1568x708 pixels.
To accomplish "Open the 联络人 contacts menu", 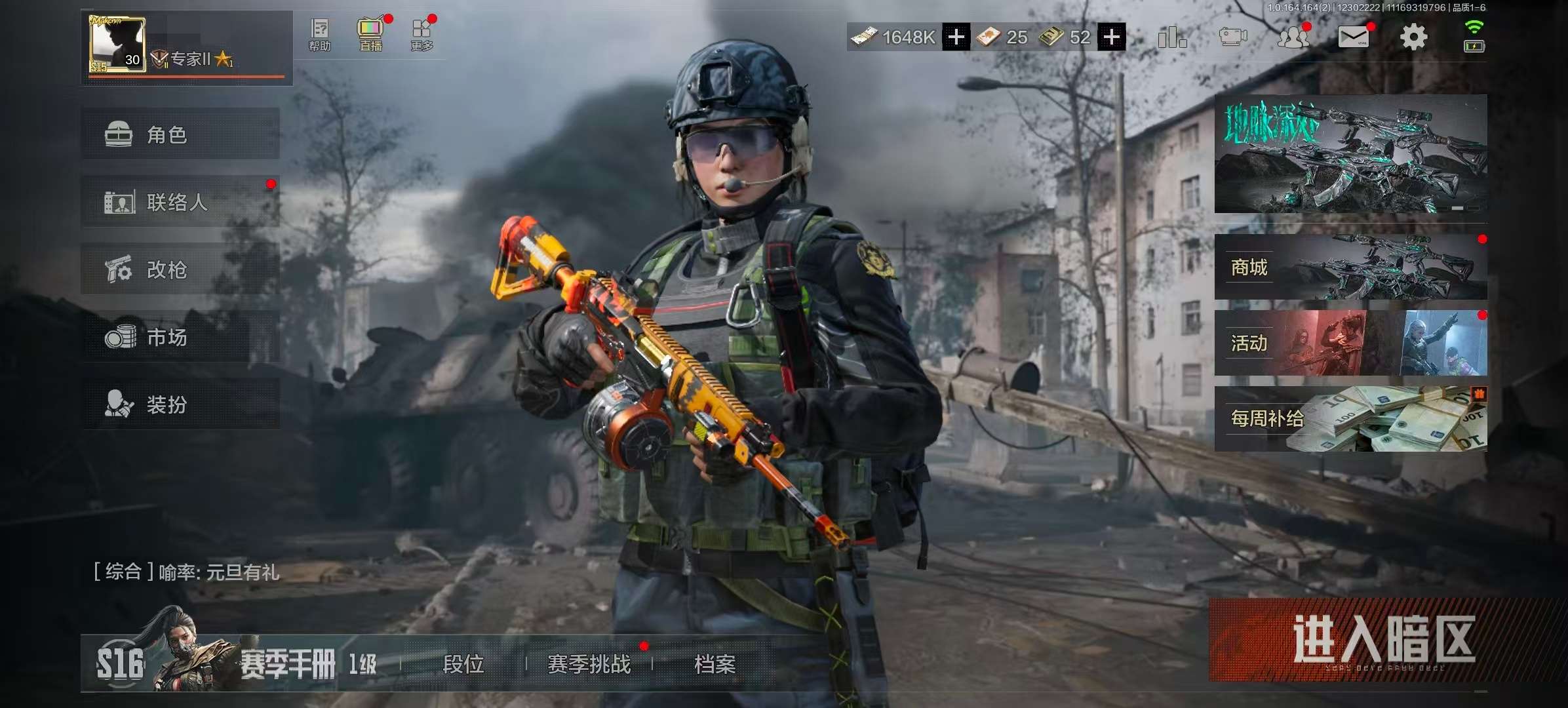I will (x=180, y=202).
